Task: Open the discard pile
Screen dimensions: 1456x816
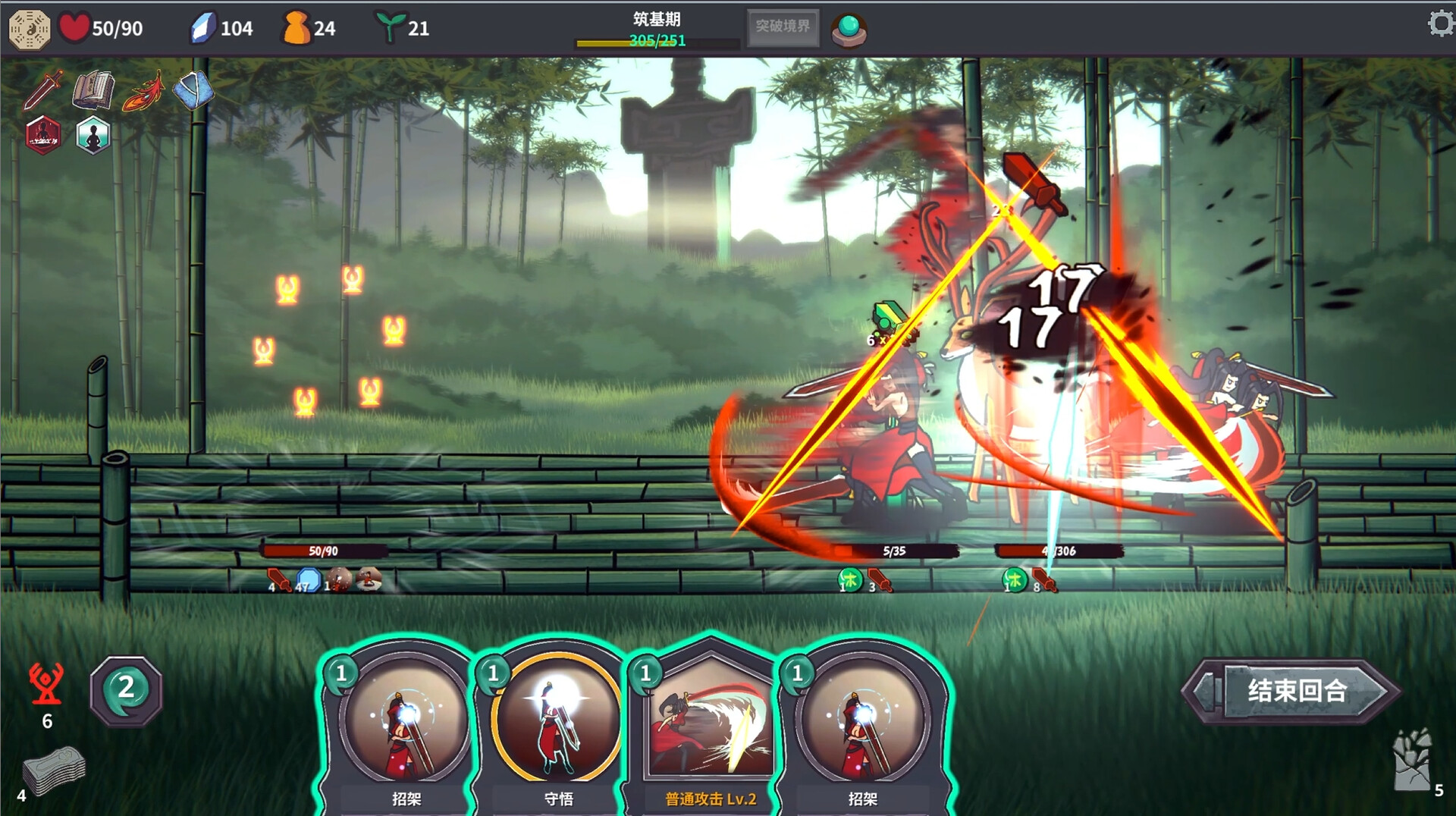Action: 1410,762
